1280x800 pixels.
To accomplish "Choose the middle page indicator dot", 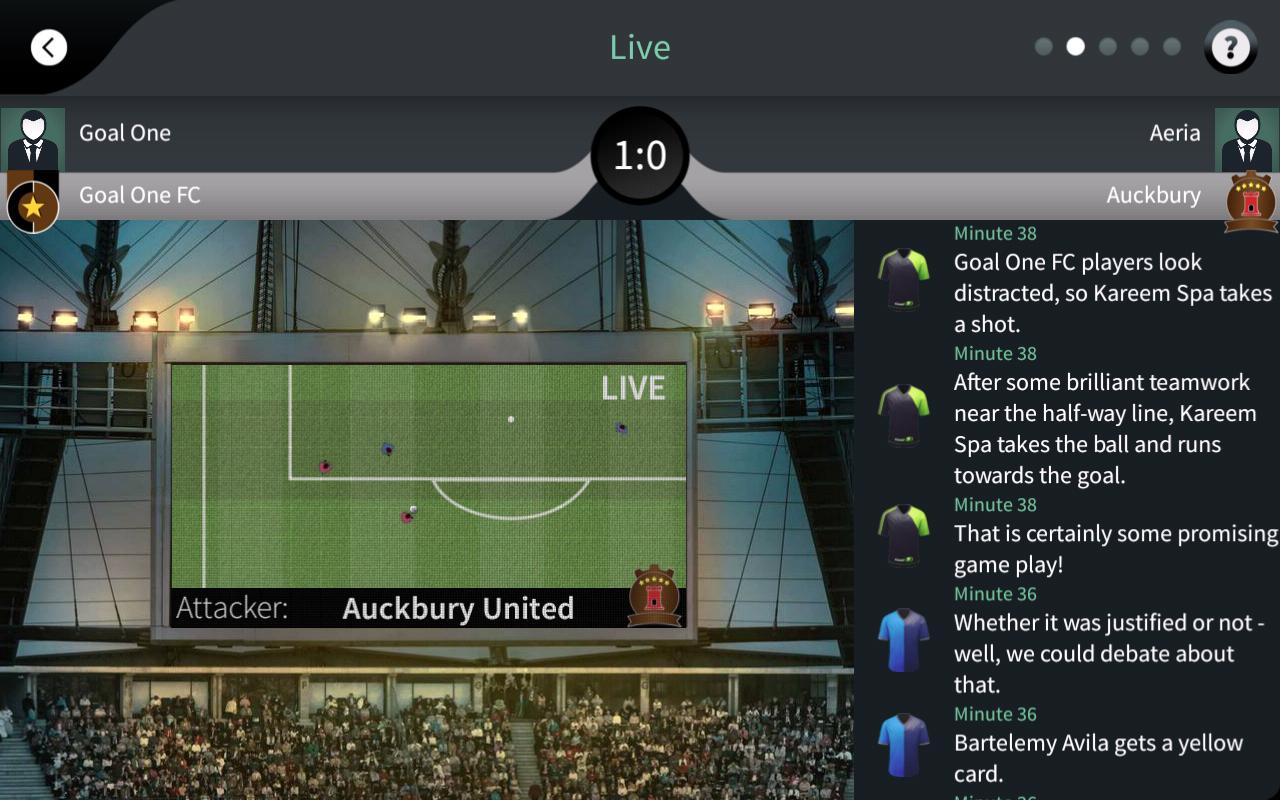I will (x=1108, y=47).
